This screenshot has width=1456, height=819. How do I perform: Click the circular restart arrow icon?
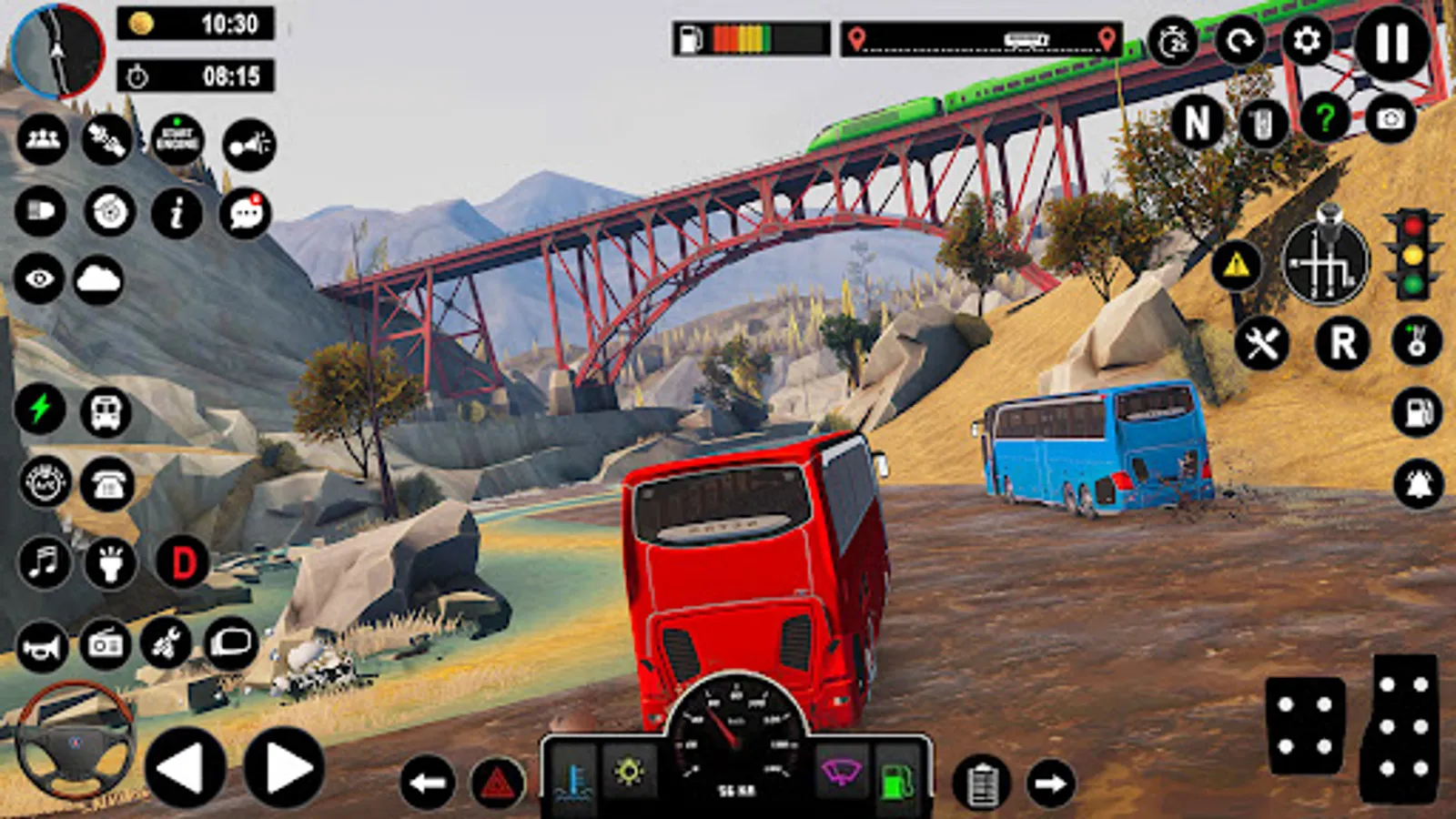point(1240,41)
